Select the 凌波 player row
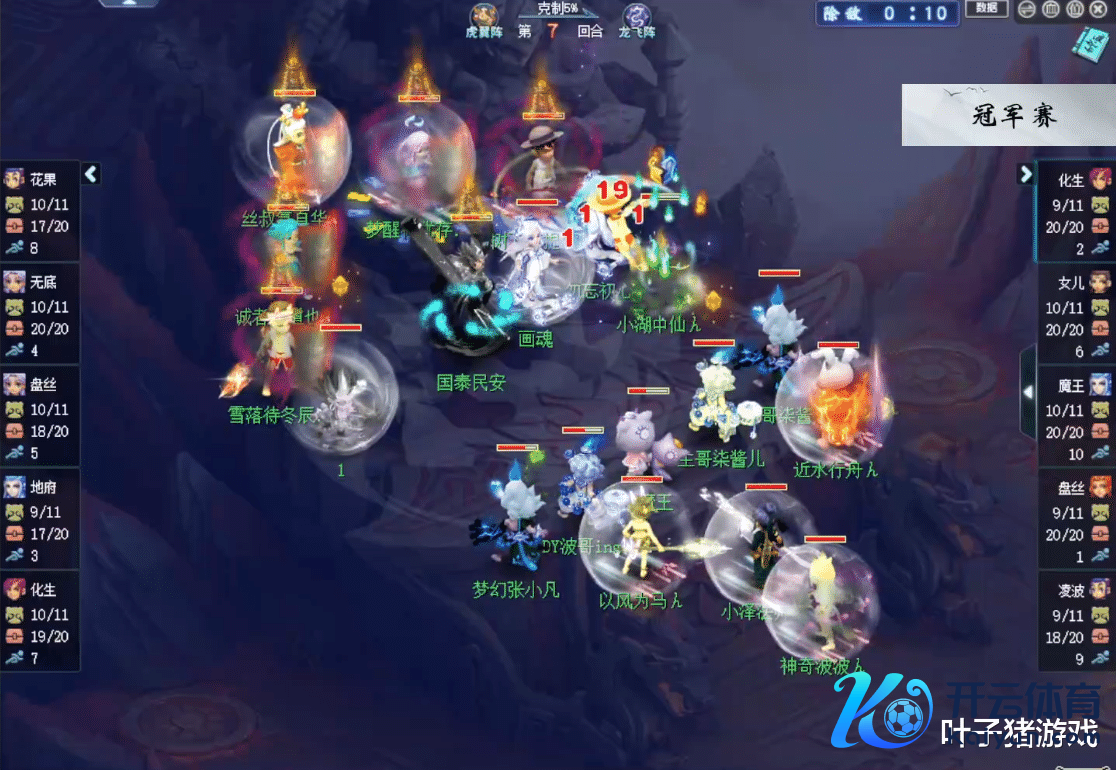The image size is (1116, 770). [x=1076, y=620]
